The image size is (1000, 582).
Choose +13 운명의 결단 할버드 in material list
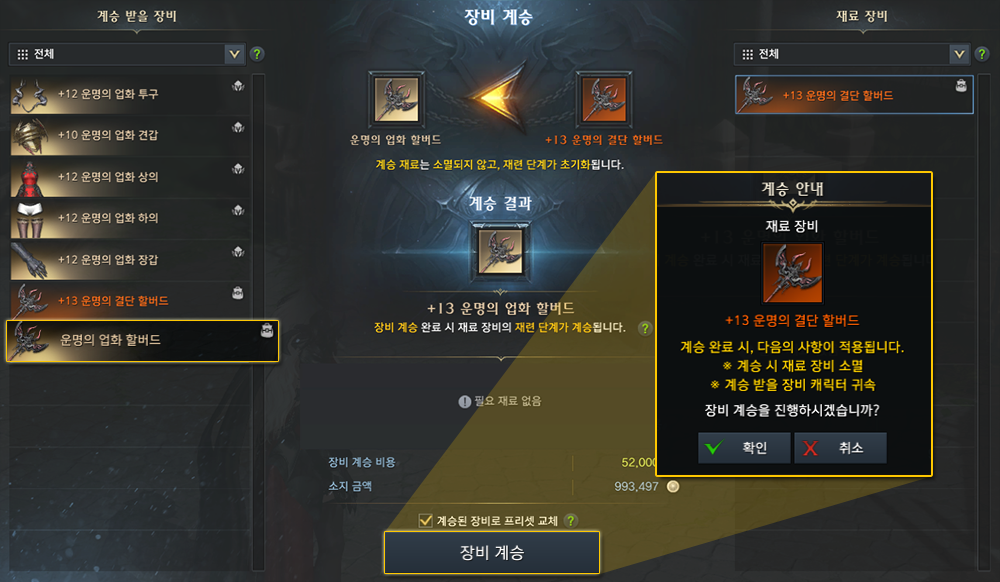click(x=853, y=95)
